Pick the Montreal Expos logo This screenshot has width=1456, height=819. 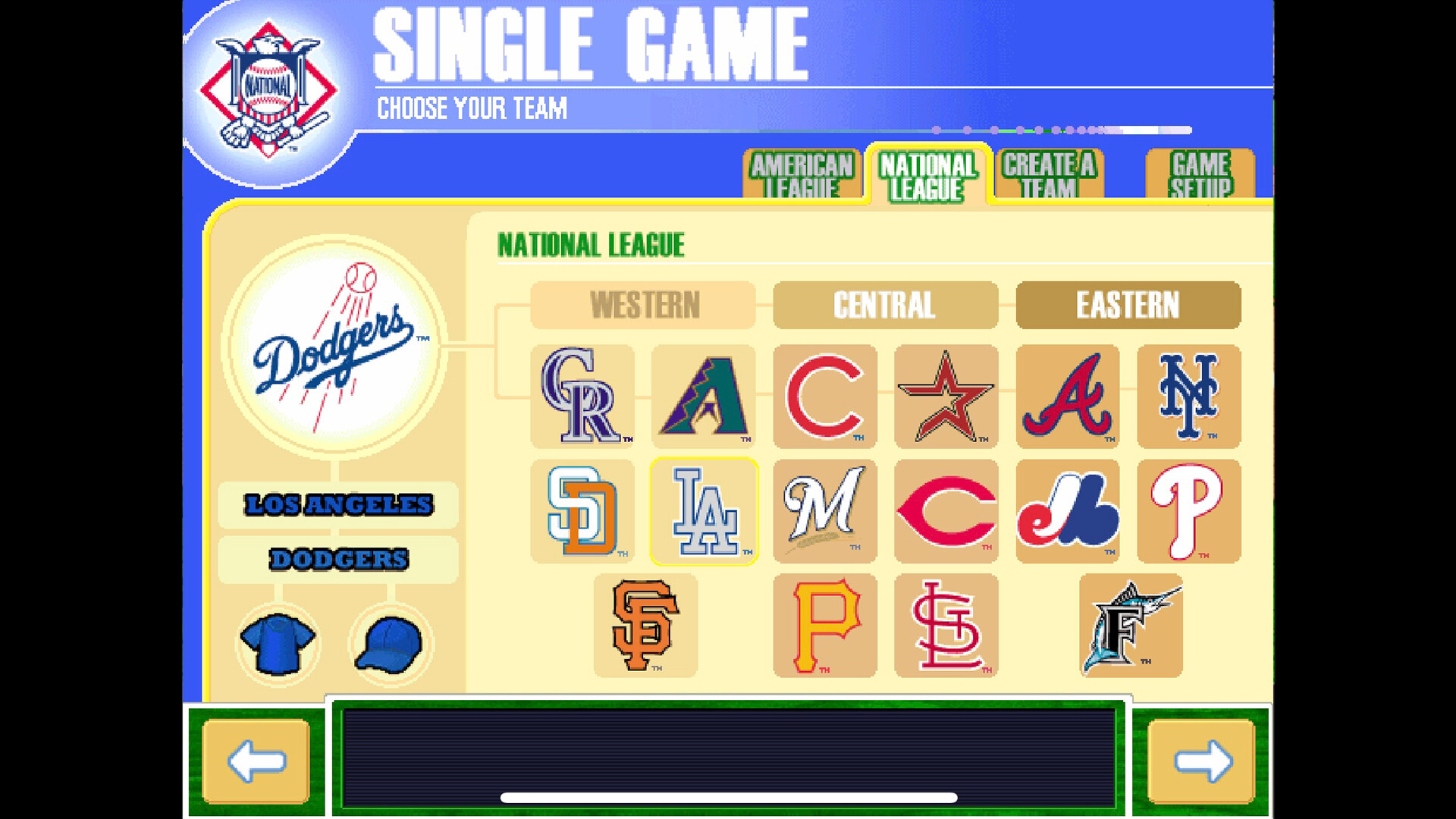[x=1067, y=512]
